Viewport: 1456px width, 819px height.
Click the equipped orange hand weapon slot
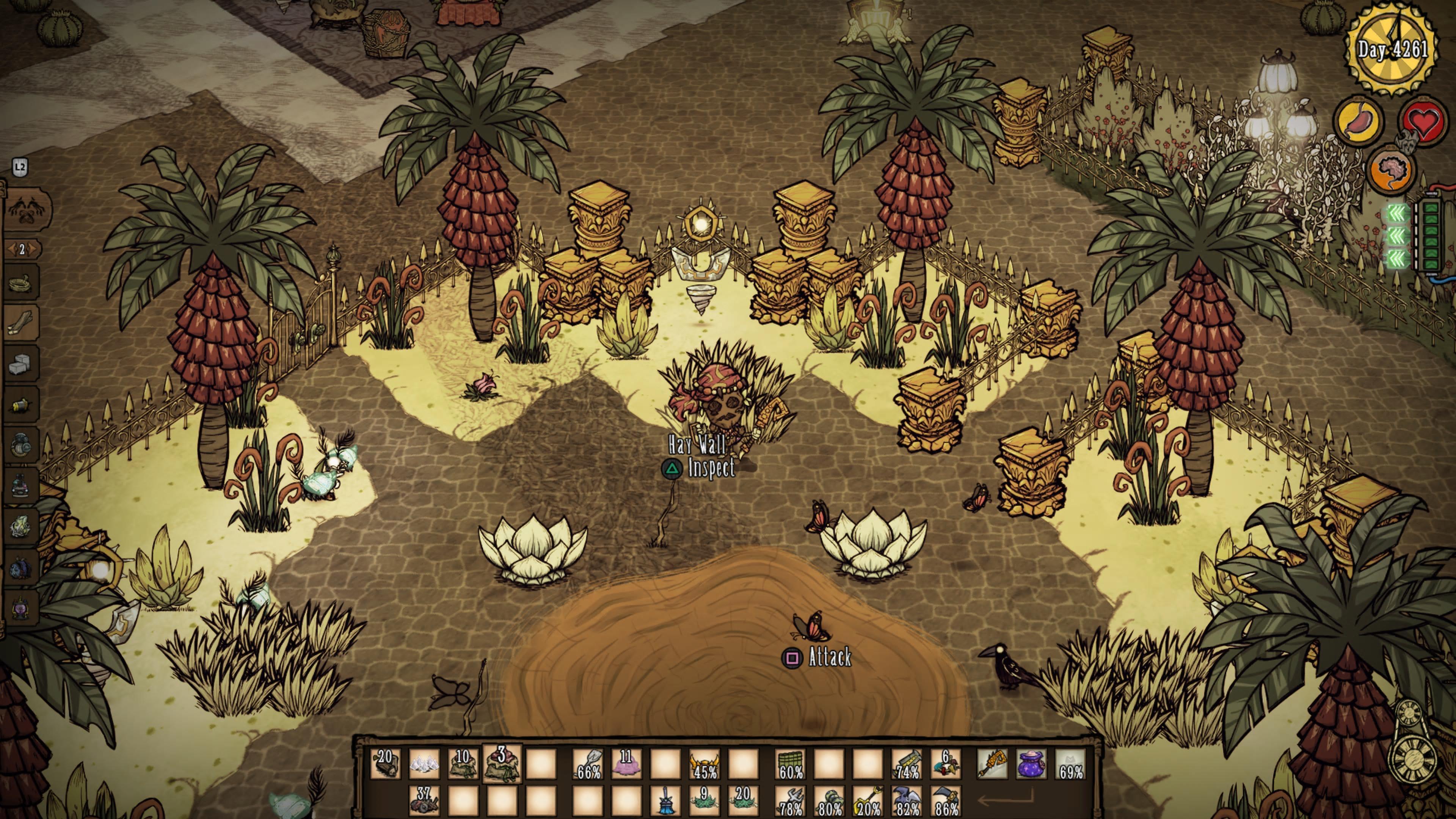pyautogui.click(x=993, y=764)
